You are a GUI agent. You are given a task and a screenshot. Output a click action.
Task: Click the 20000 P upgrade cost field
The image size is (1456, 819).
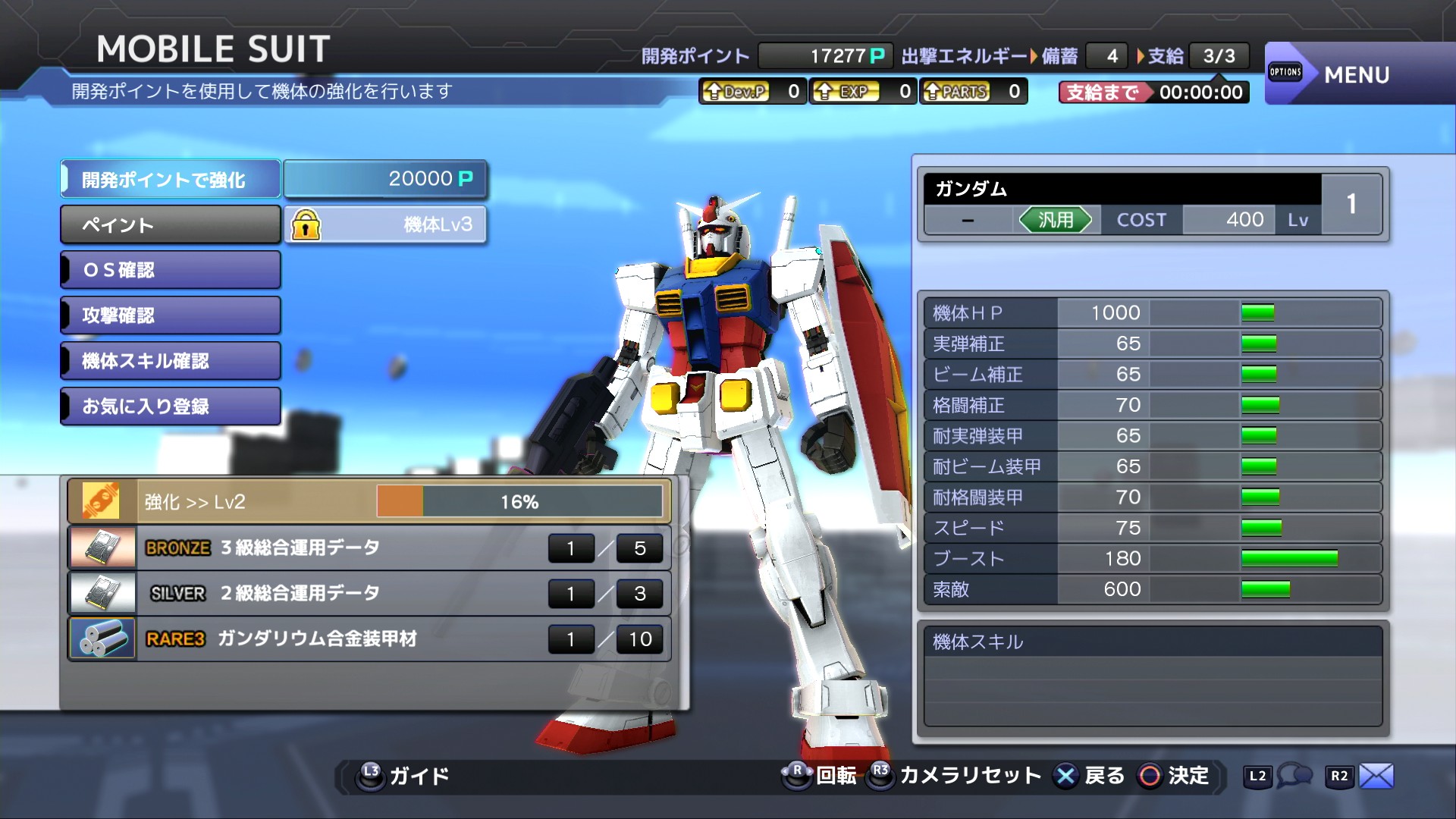click(x=385, y=179)
